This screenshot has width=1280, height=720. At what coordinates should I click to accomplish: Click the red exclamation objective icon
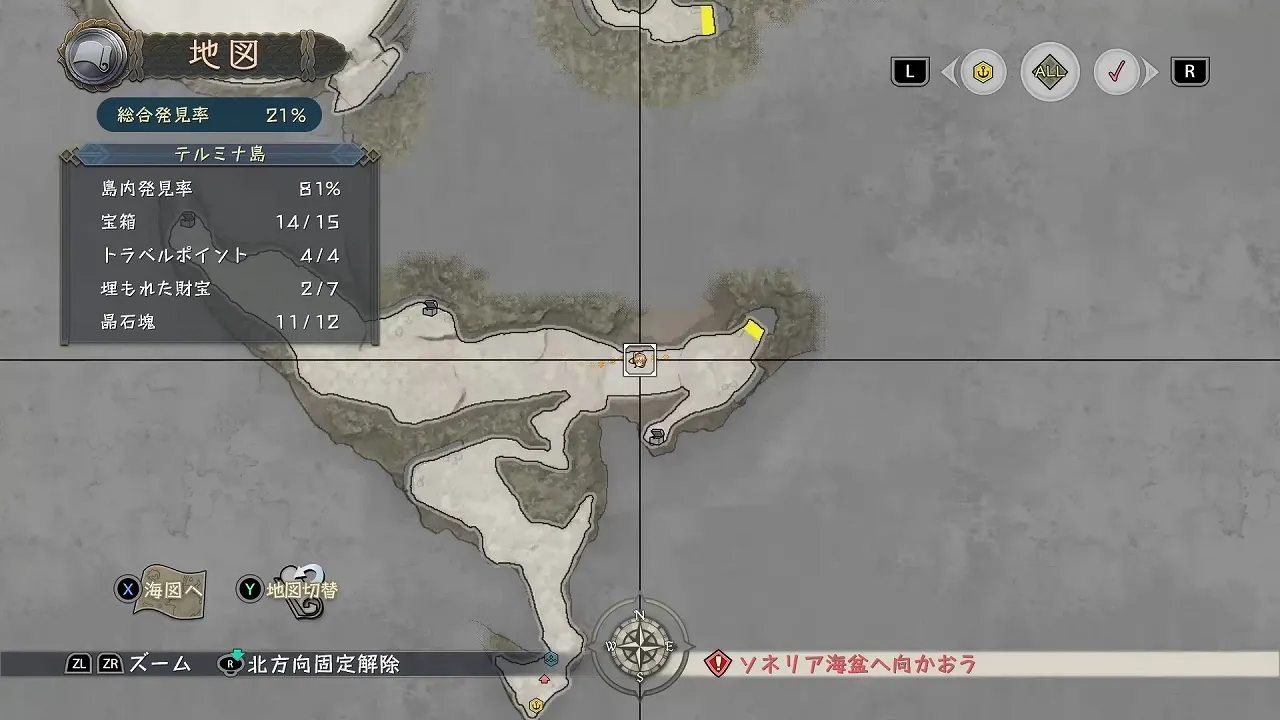point(718,661)
